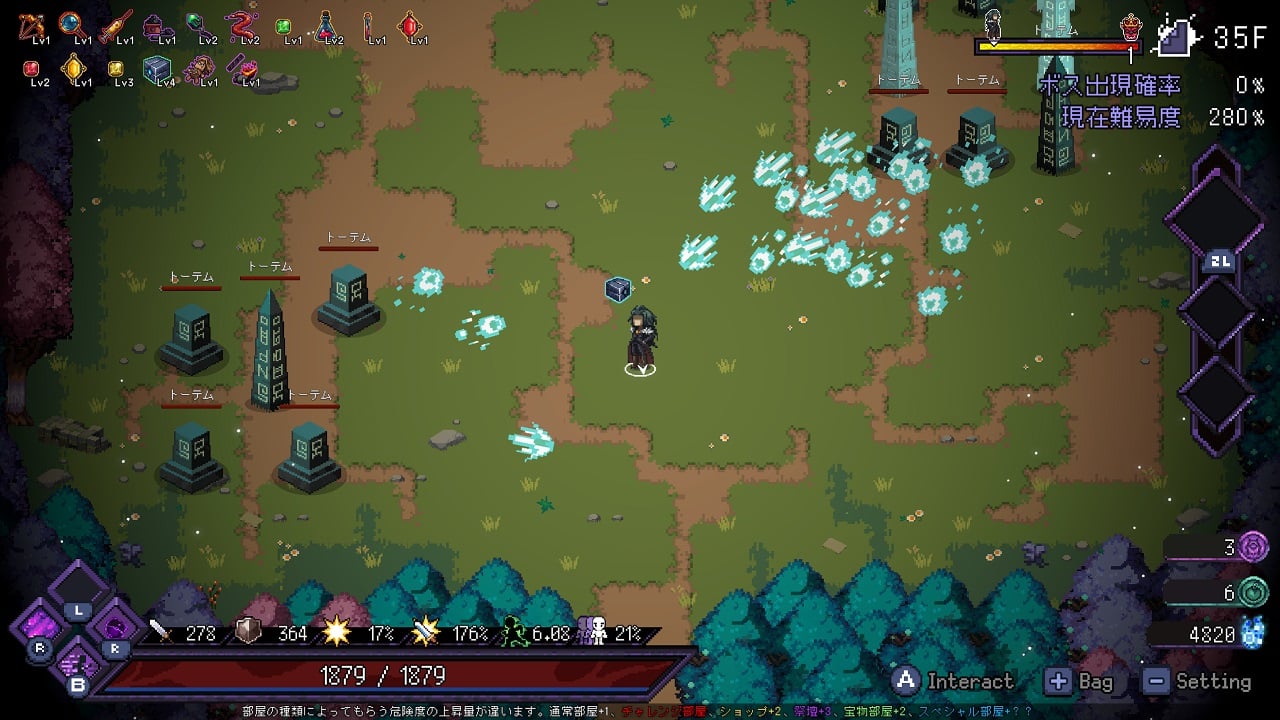This screenshot has height=720, width=1280.
Task: Select the red potion flask relic
Action: click(x=326, y=25)
